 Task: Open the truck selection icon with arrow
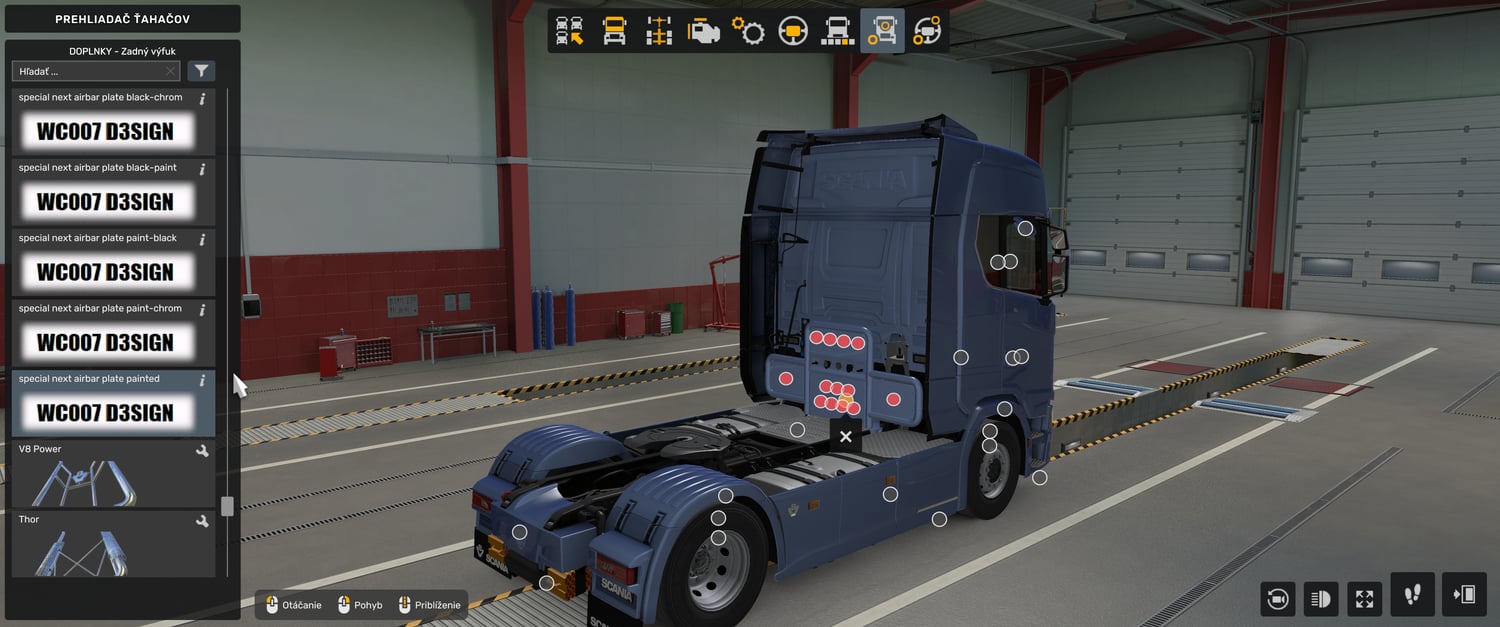[570, 31]
